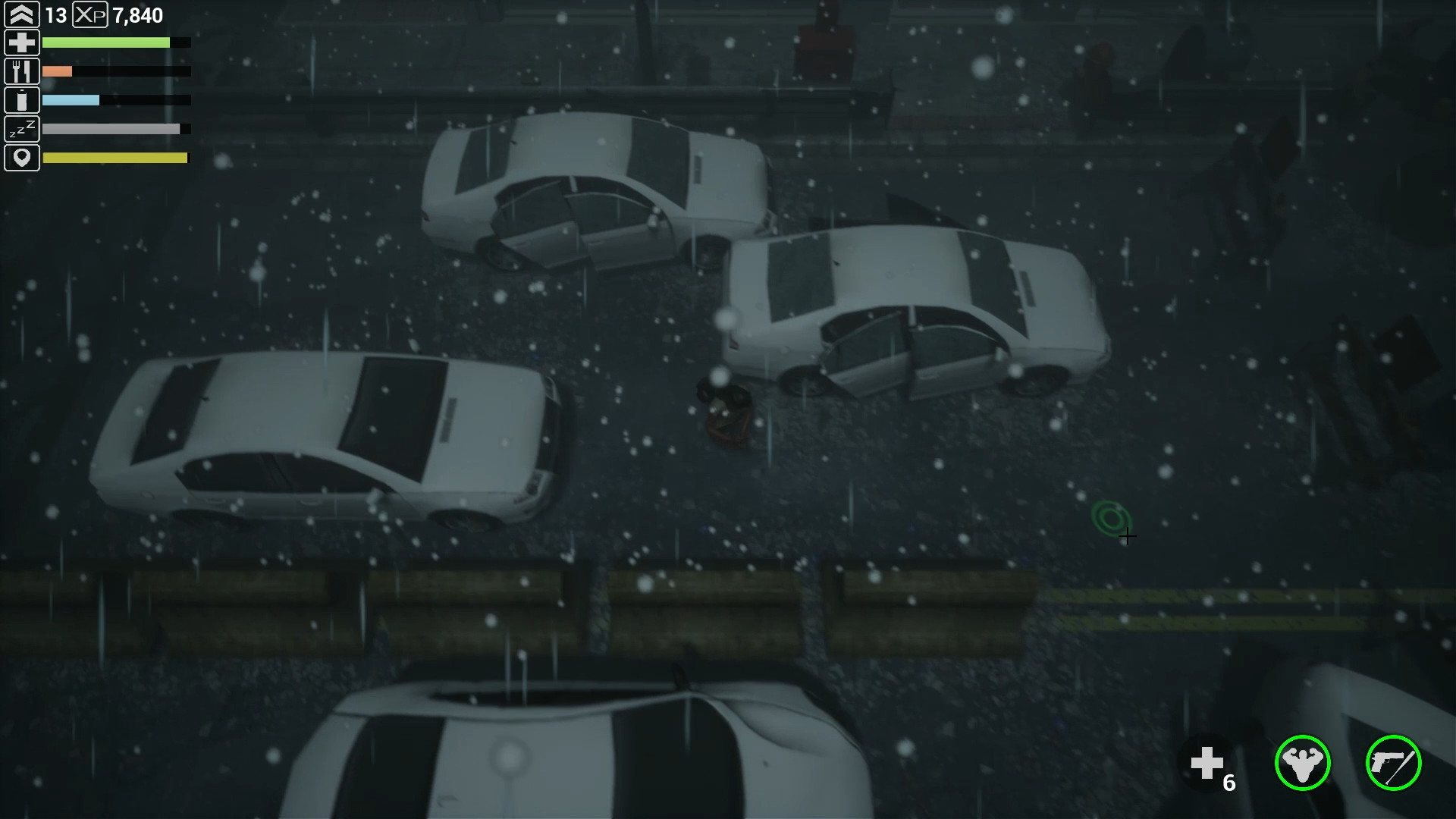Toggle the pistol and bat weapon mode
Image resolution: width=1456 pixels, height=819 pixels.
coord(1393,764)
